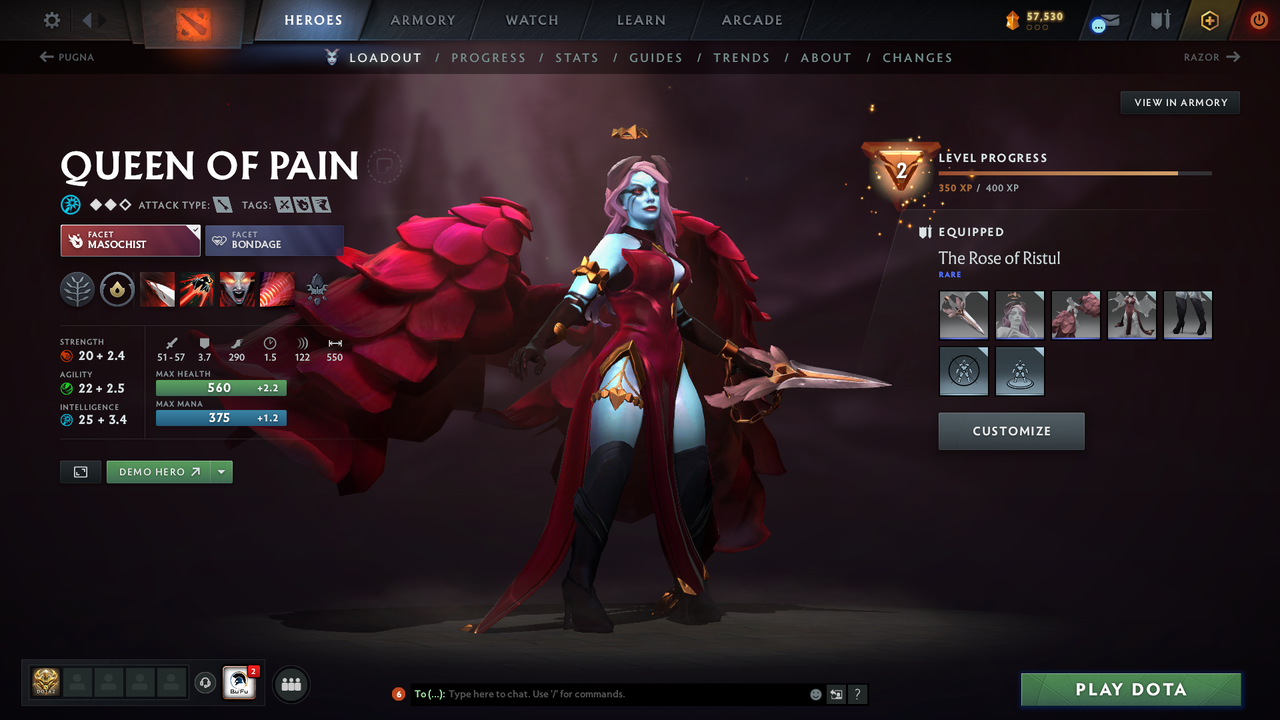Switch to the Bondage facet
The height and width of the screenshot is (720, 1280).
point(274,240)
